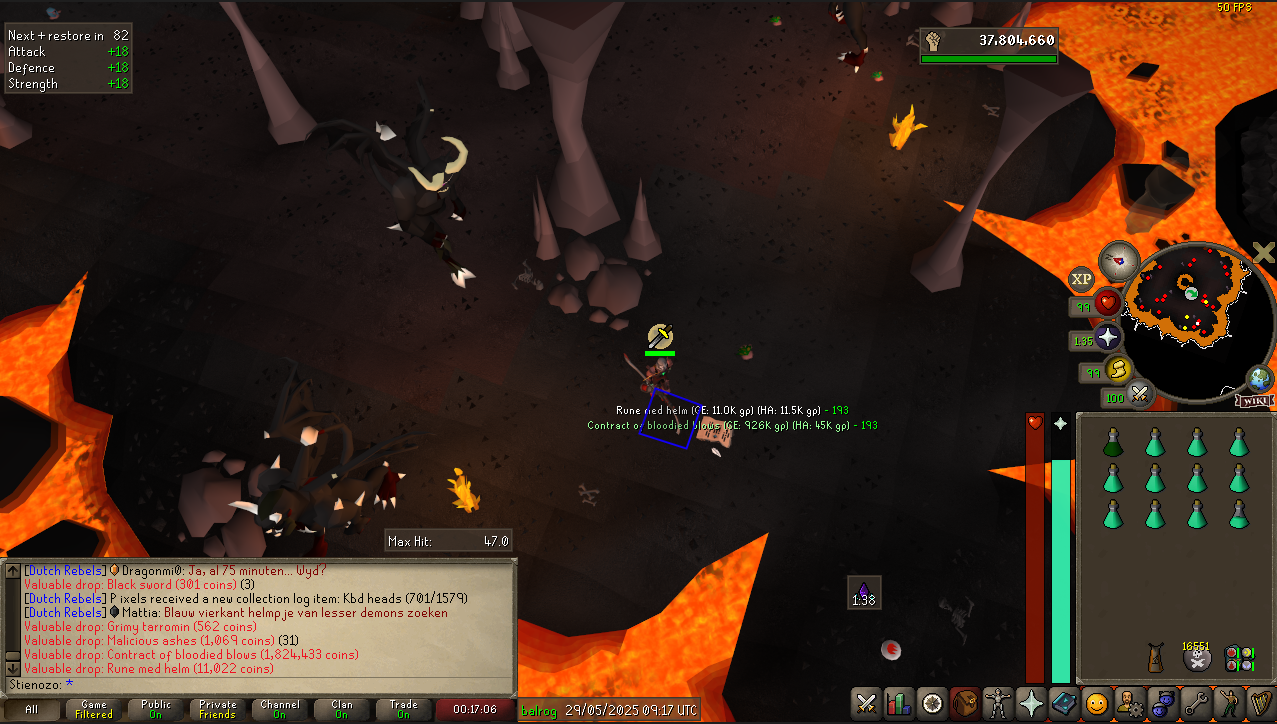Viewport: 1277px width, 724px height.
Task: Open the Combat Options tab
Action: coord(866,703)
